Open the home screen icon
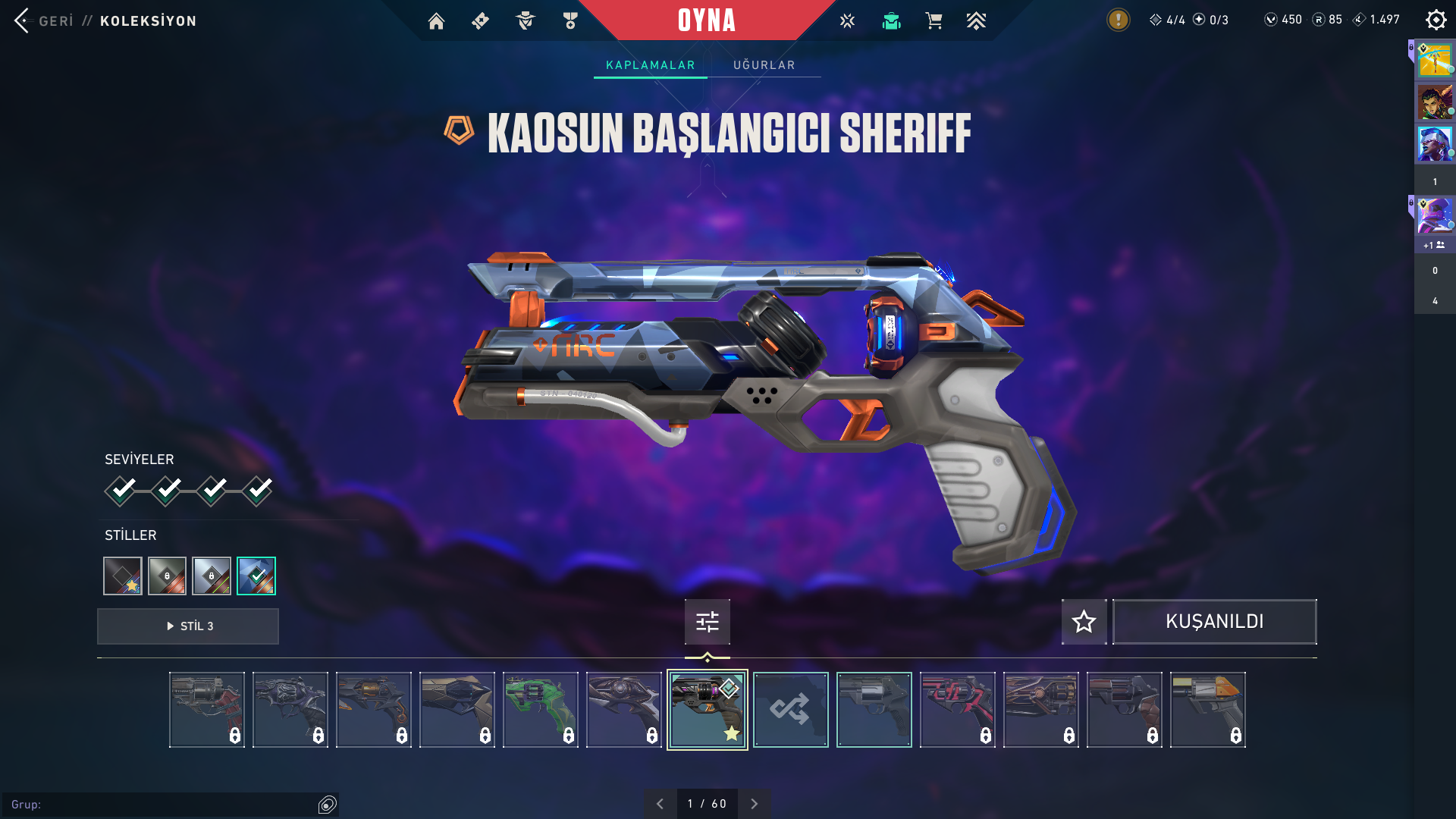Screen dimensions: 1456x819 436,21
